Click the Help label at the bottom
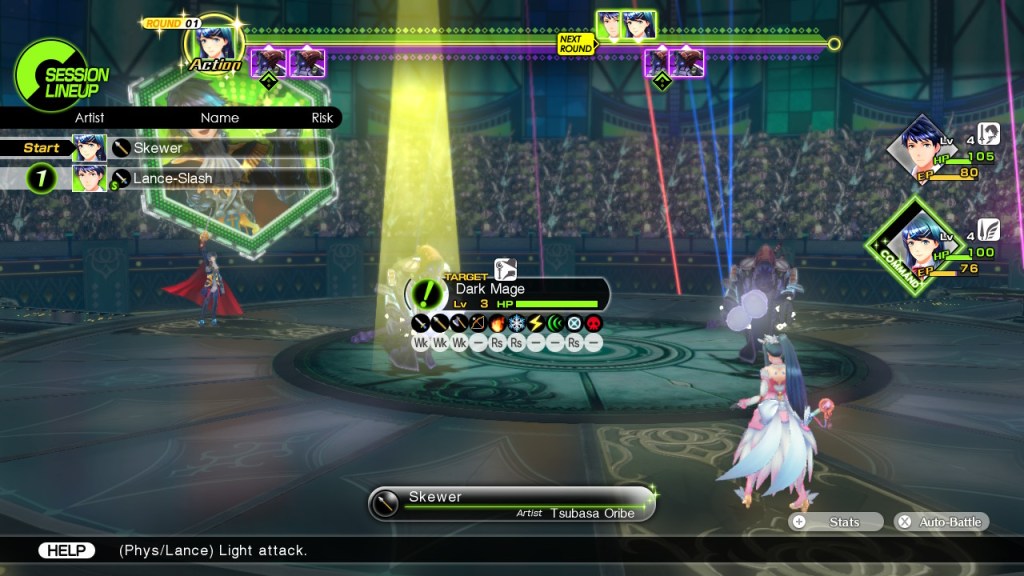 [x=66, y=550]
